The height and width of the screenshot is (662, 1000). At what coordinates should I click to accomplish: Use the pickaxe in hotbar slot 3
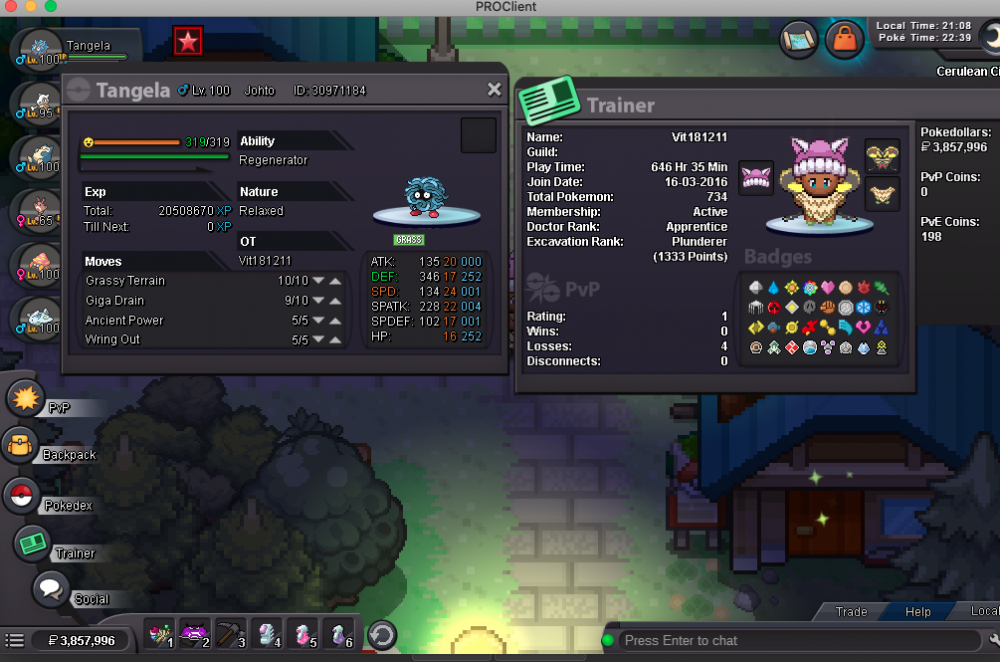click(x=231, y=635)
